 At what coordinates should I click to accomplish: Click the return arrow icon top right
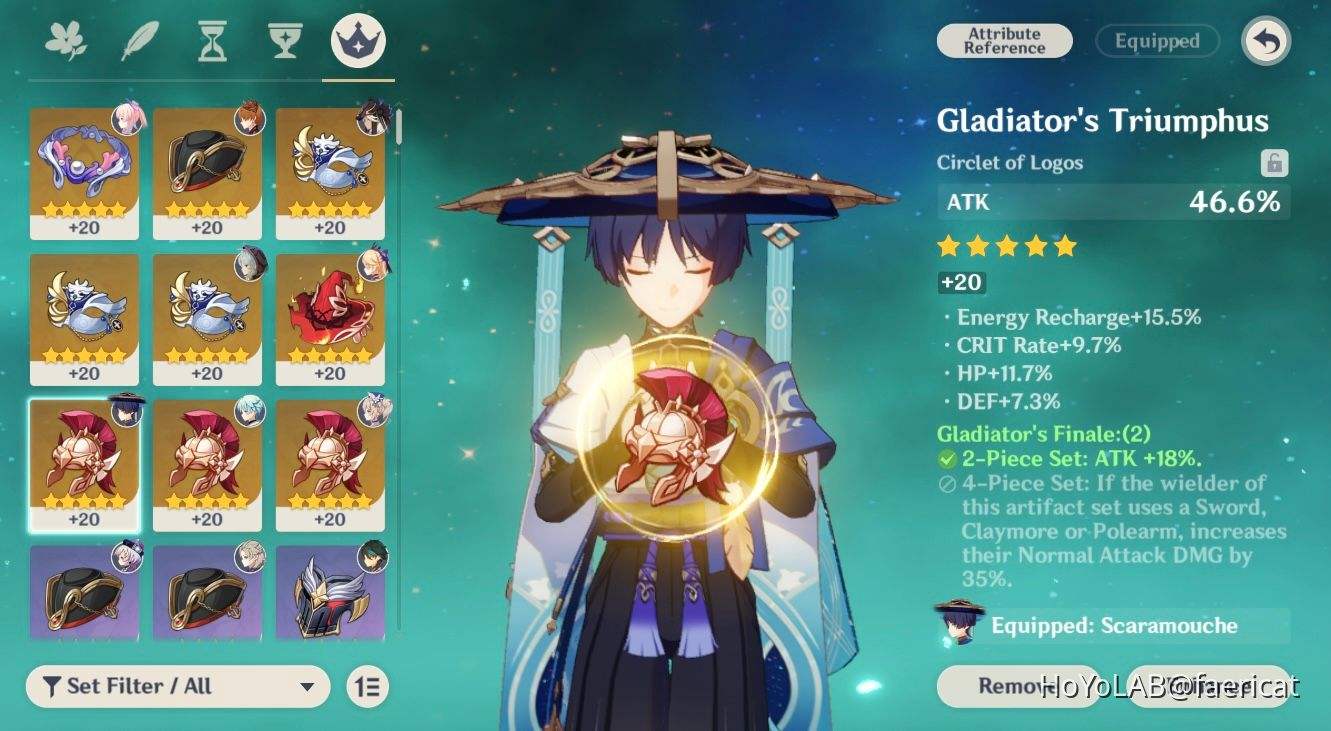tap(1265, 41)
